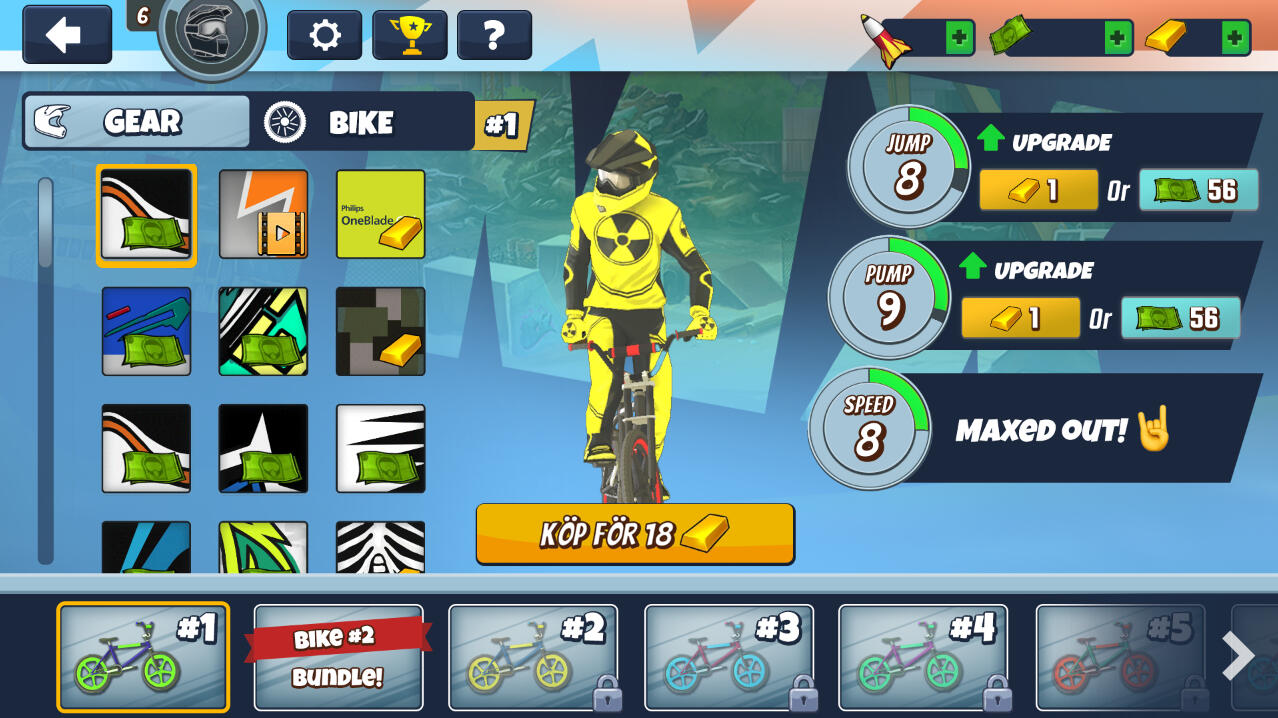Upgrade Jump for 1 gold bar
This screenshot has height=718, width=1278.
pyautogui.click(x=1037, y=190)
